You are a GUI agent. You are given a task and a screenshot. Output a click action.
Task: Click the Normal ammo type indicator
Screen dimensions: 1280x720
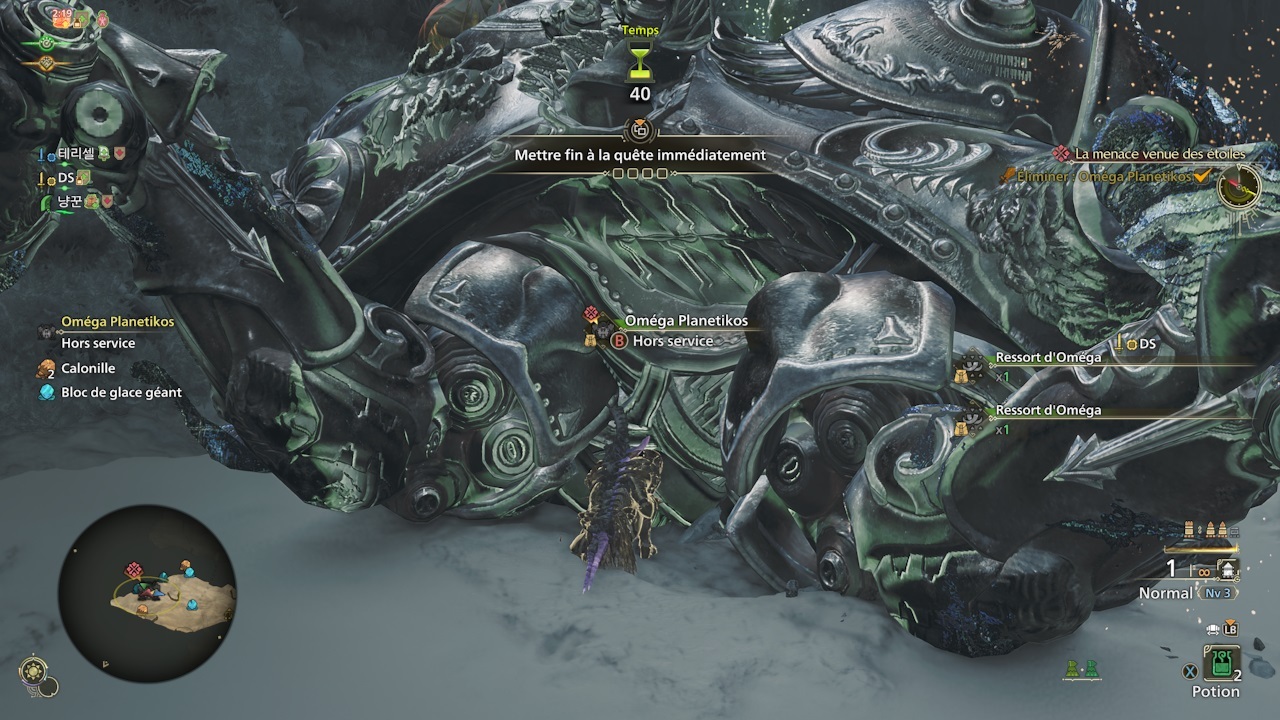pyautogui.click(x=1166, y=593)
